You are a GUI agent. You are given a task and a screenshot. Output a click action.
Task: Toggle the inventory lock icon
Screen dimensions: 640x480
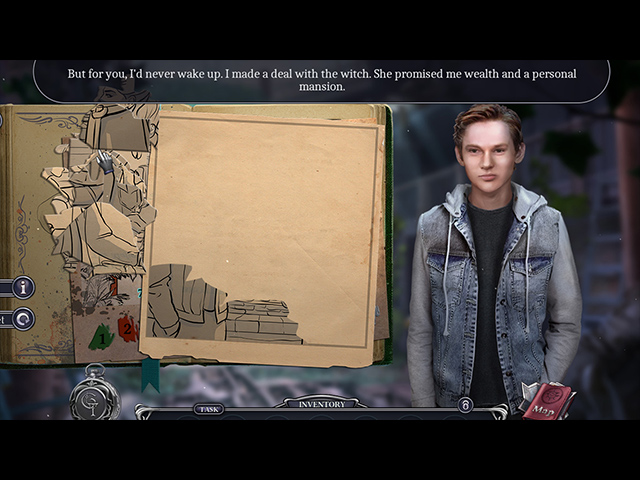(465, 405)
